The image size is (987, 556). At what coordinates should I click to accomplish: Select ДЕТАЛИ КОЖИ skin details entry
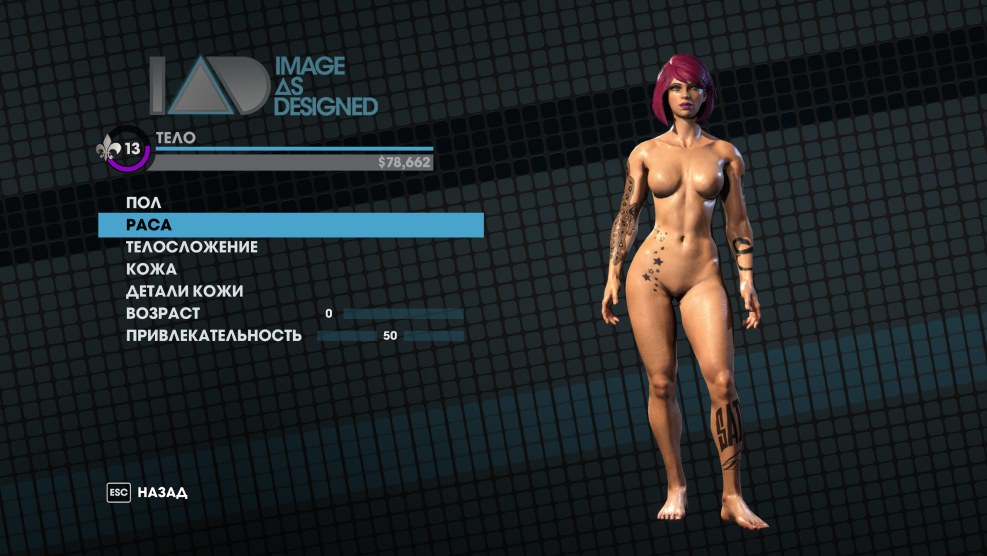[x=185, y=291]
